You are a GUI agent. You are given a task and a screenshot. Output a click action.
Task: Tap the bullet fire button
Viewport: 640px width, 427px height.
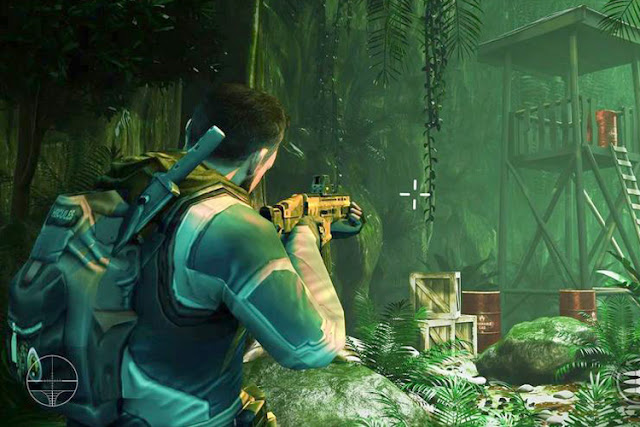tap(629, 385)
